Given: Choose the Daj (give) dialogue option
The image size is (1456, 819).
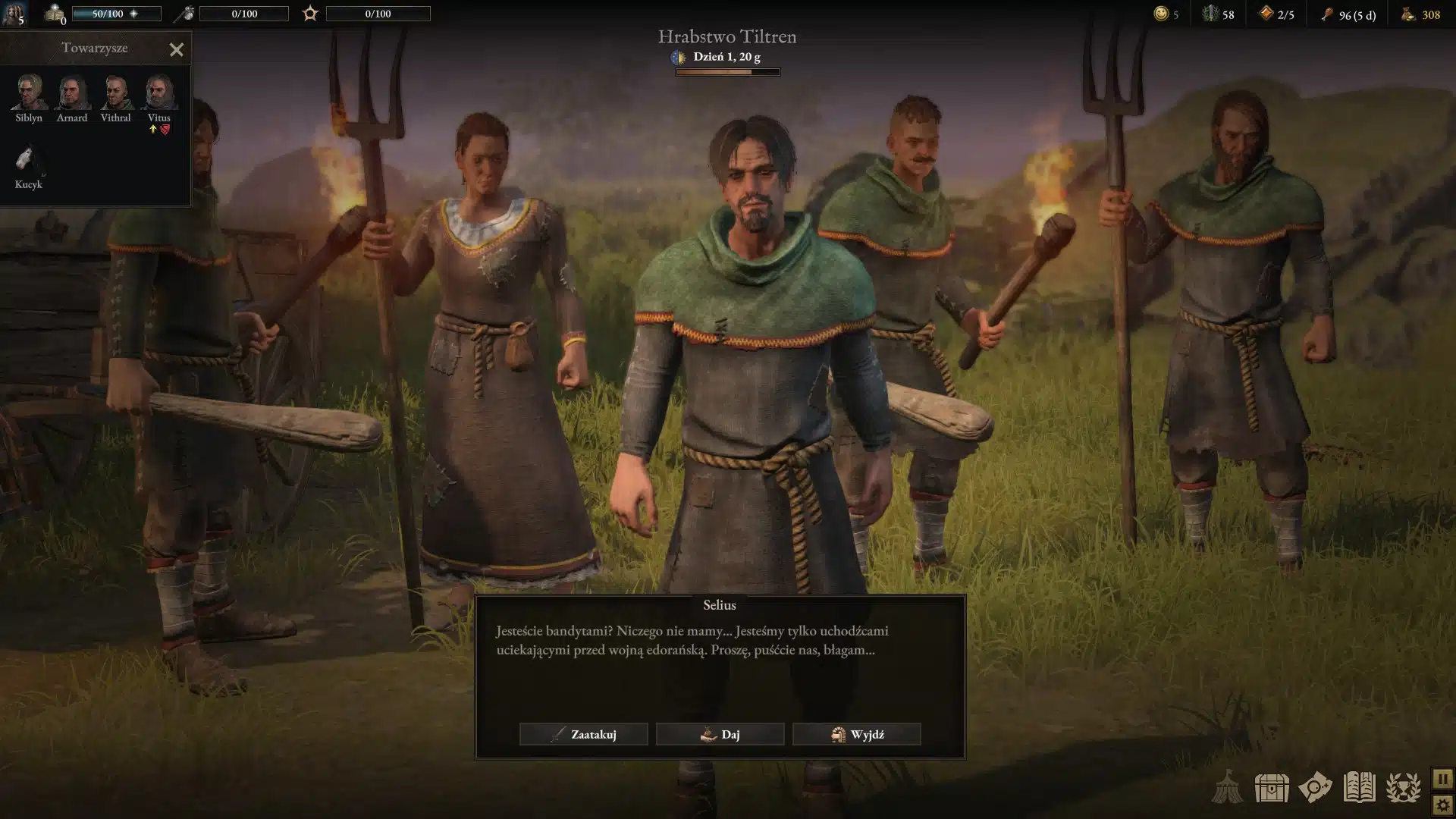Looking at the screenshot, I should 720,734.
